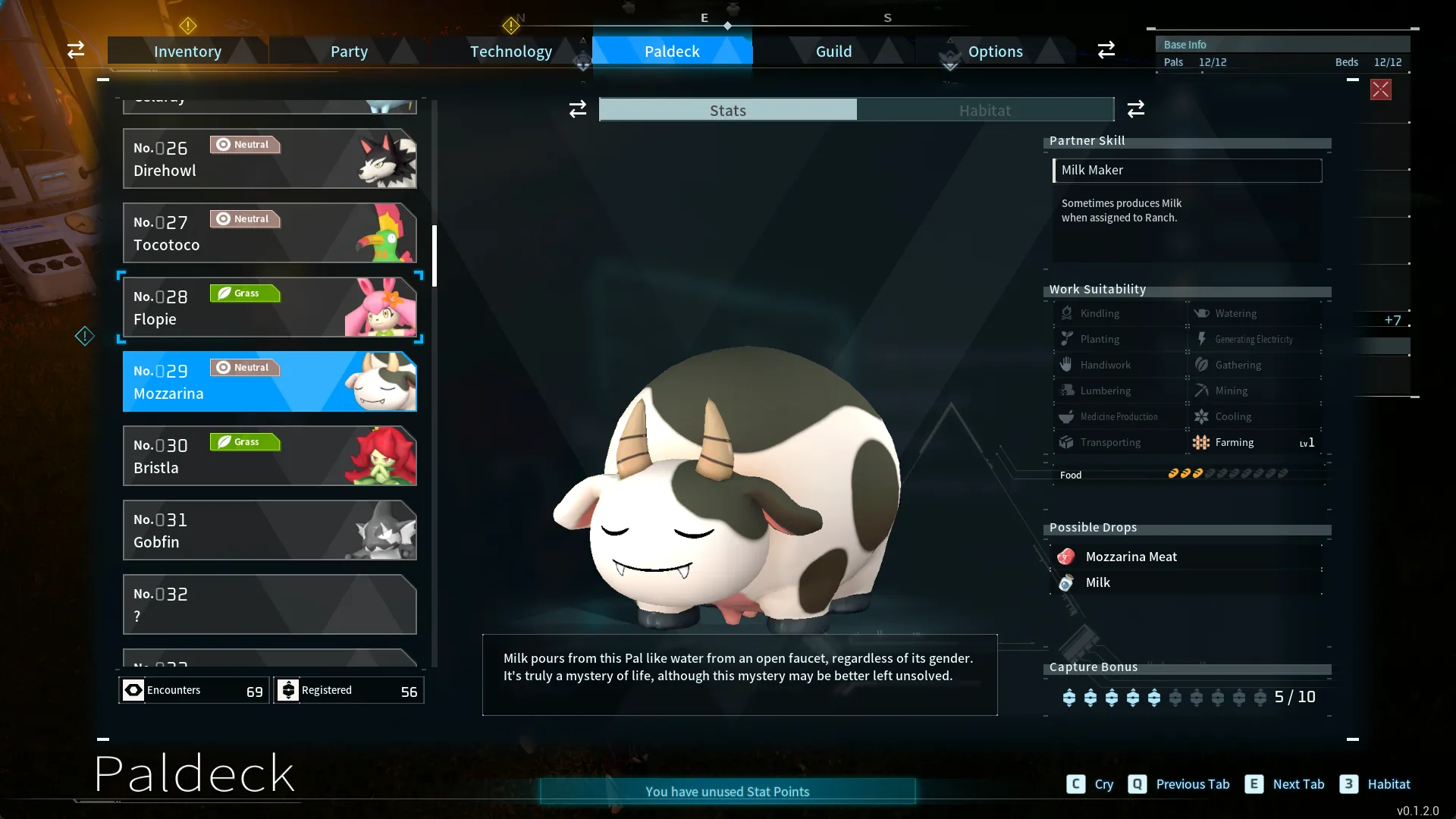This screenshot has height=819, width=1456.
Task: Switch to the Inventory tab
Action: [187, 52]
